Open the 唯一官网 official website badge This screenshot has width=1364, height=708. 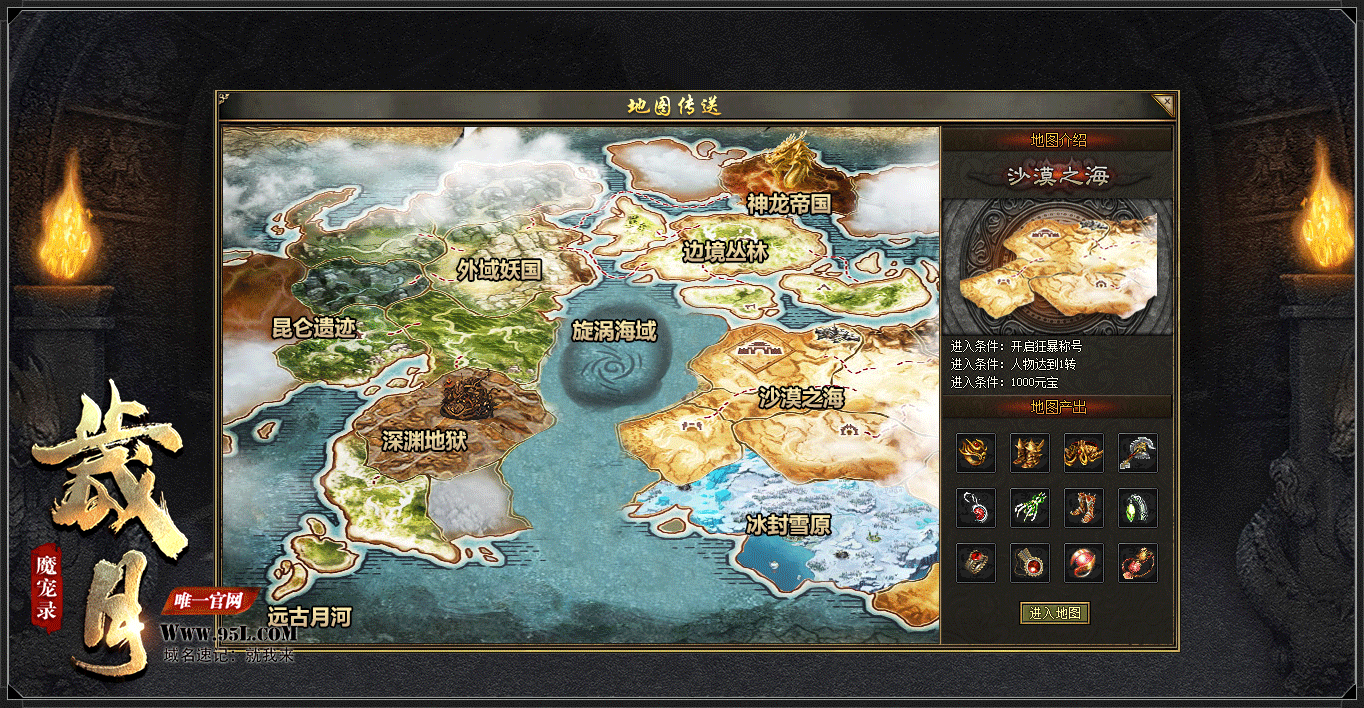coord(209,601)
